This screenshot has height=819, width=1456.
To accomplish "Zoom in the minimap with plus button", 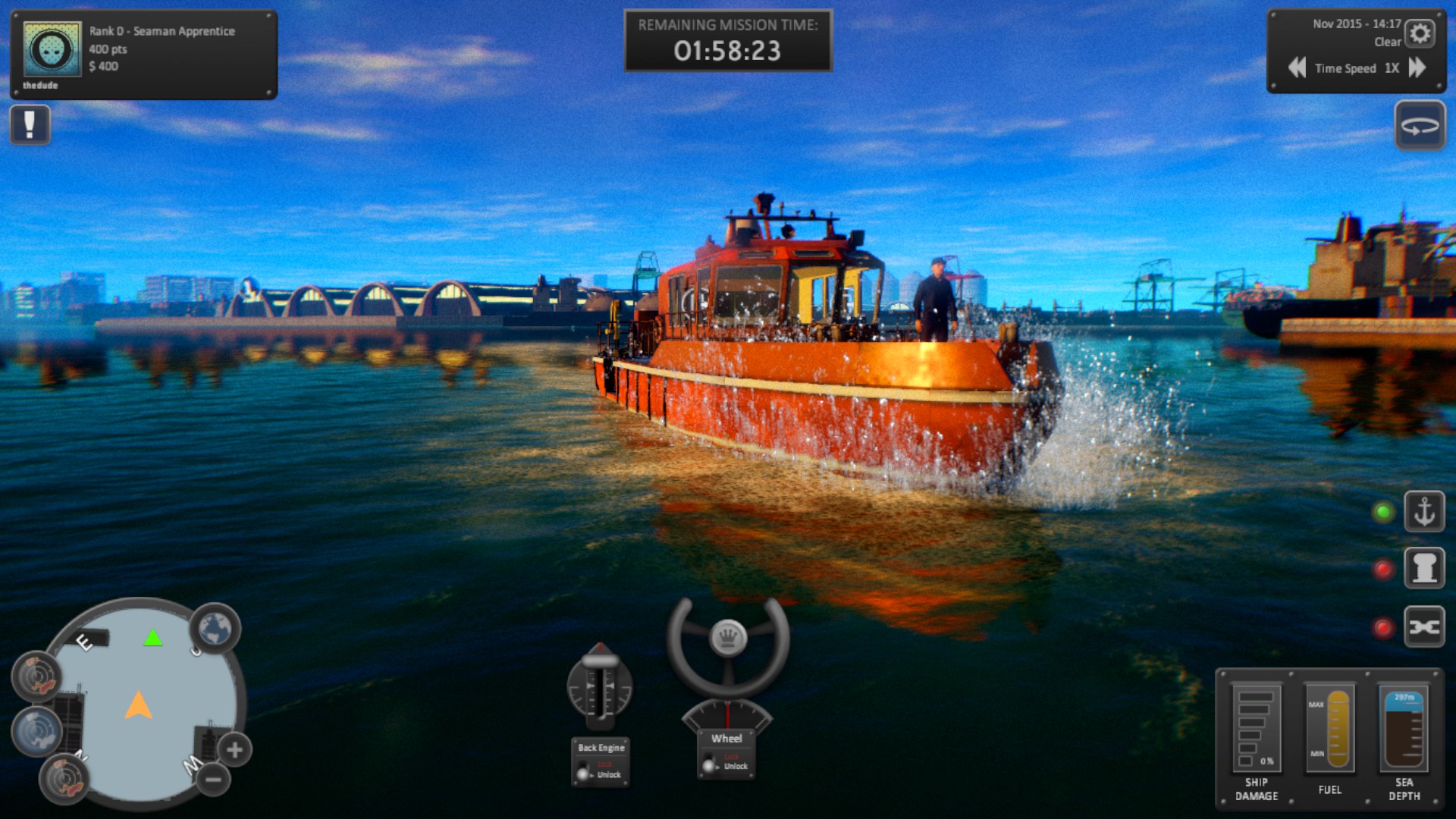I will click(x=235, y=751).
